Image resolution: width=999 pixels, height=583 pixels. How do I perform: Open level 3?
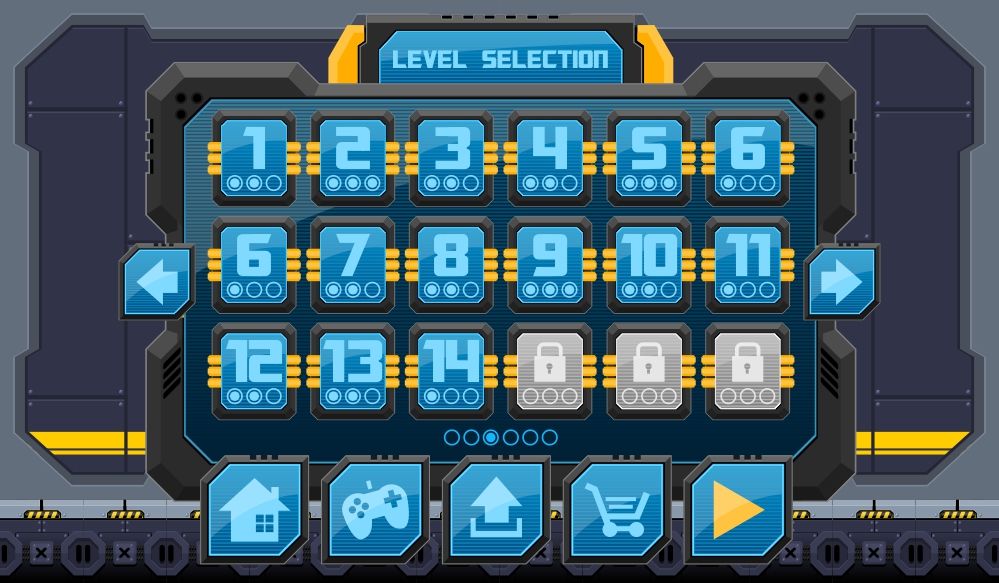tap(451, 157)
